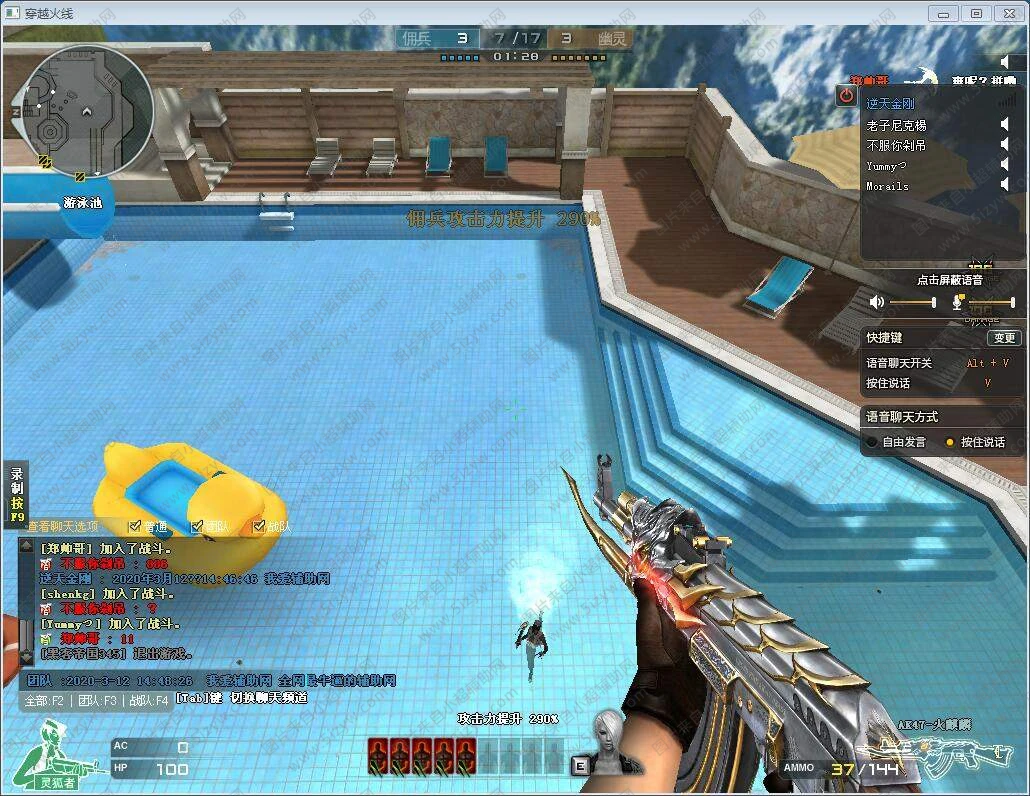Click the red power button on voice panel
This screenshot has height=796, width=1030.
click(846, 96)
